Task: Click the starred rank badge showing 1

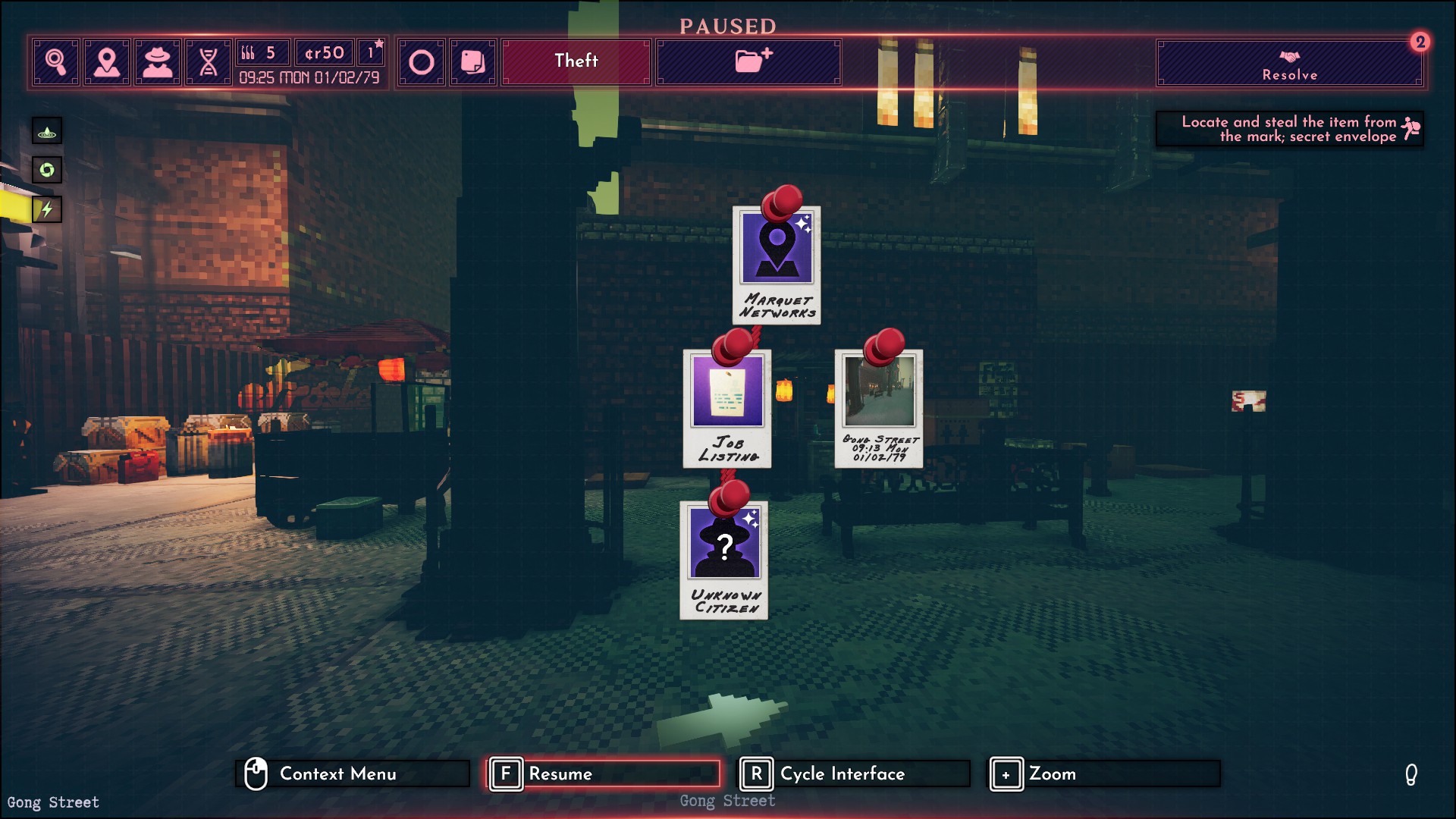Action: (371, 52)
